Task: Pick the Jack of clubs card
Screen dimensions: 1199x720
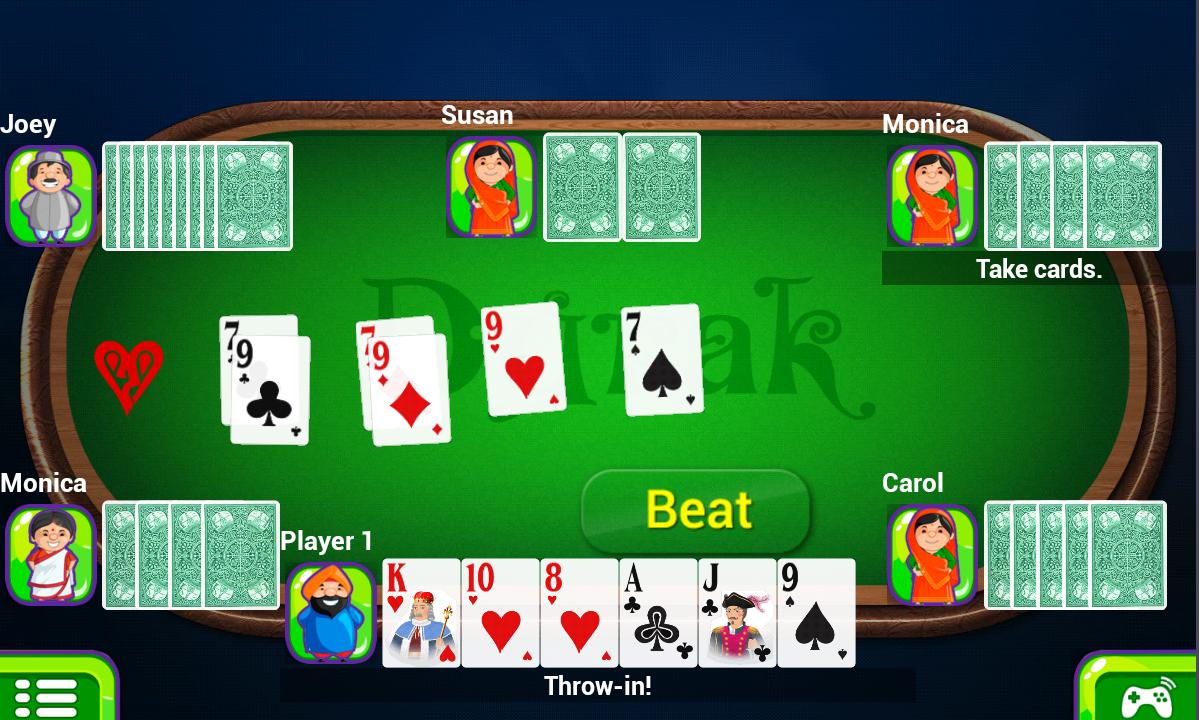Action: click(x=737, y=613)
